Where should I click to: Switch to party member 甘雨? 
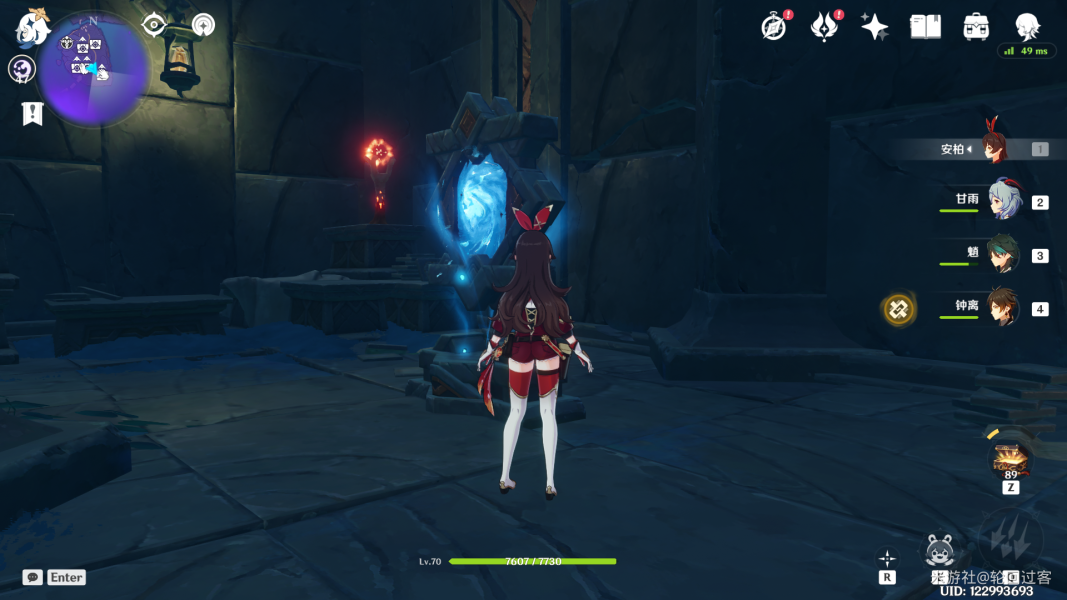click(x=1003, y=201)
